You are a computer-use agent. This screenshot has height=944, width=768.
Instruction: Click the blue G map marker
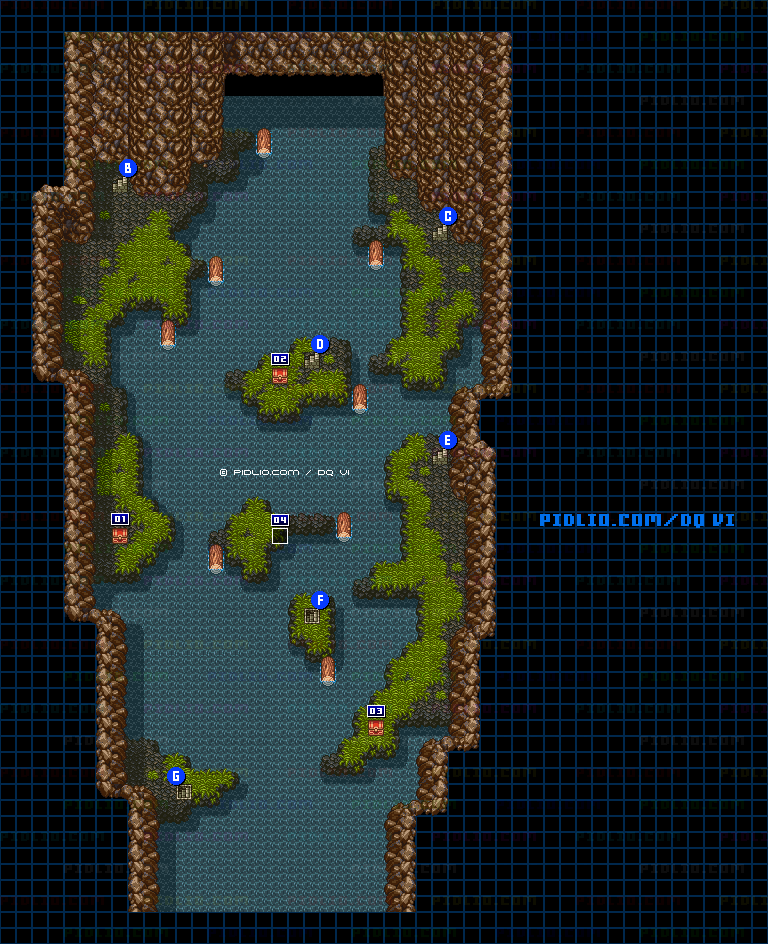coord(176,776)
